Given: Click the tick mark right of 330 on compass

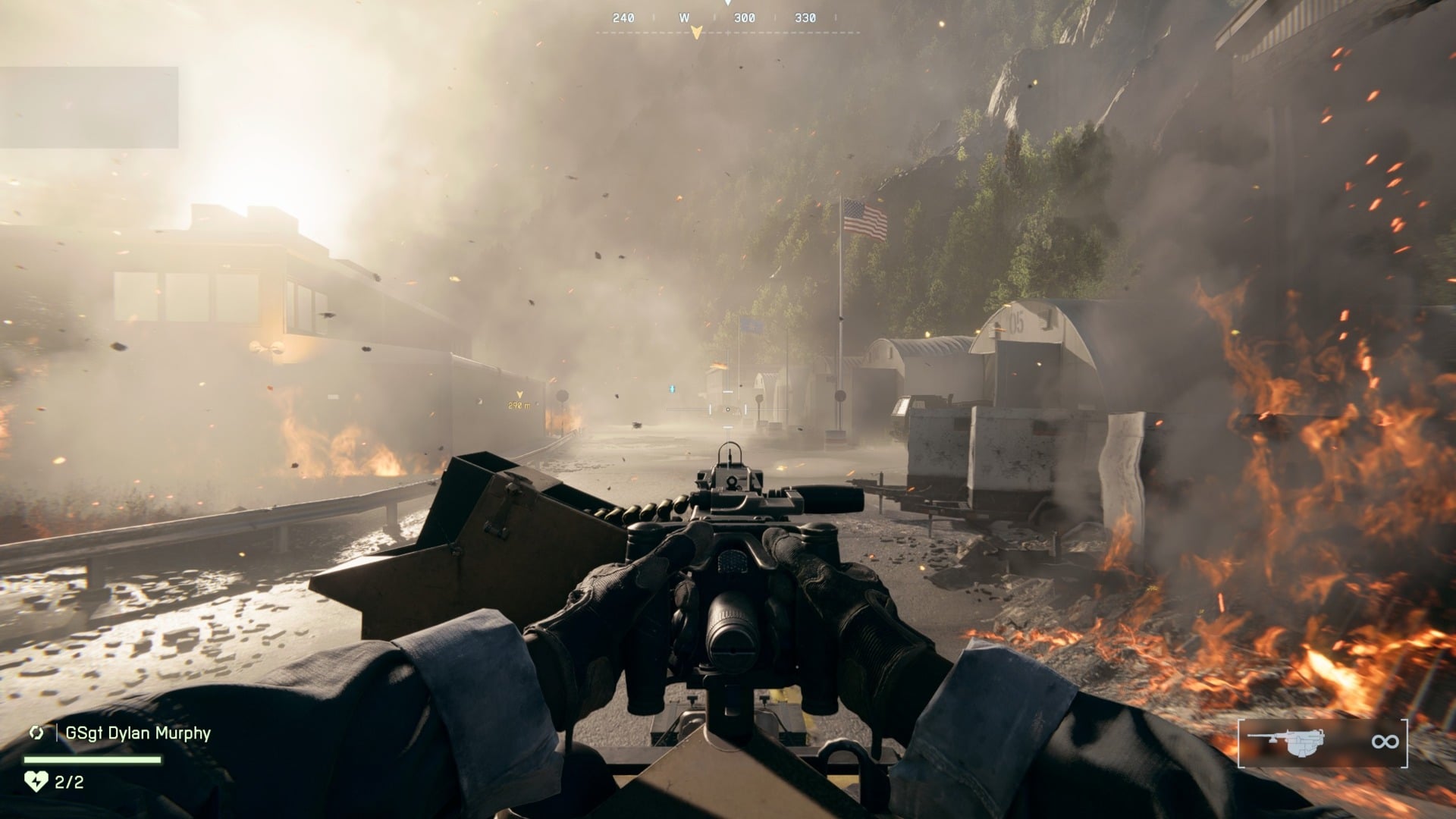Looking at the screenshot, I should pyautogui.click(x=836, y=16).
